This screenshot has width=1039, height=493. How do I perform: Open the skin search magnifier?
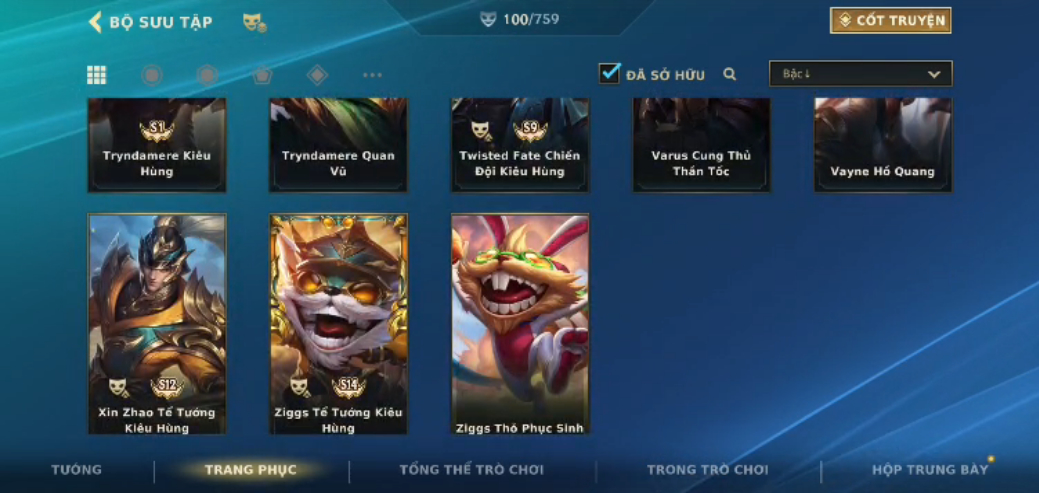click(x=730, y=74)
